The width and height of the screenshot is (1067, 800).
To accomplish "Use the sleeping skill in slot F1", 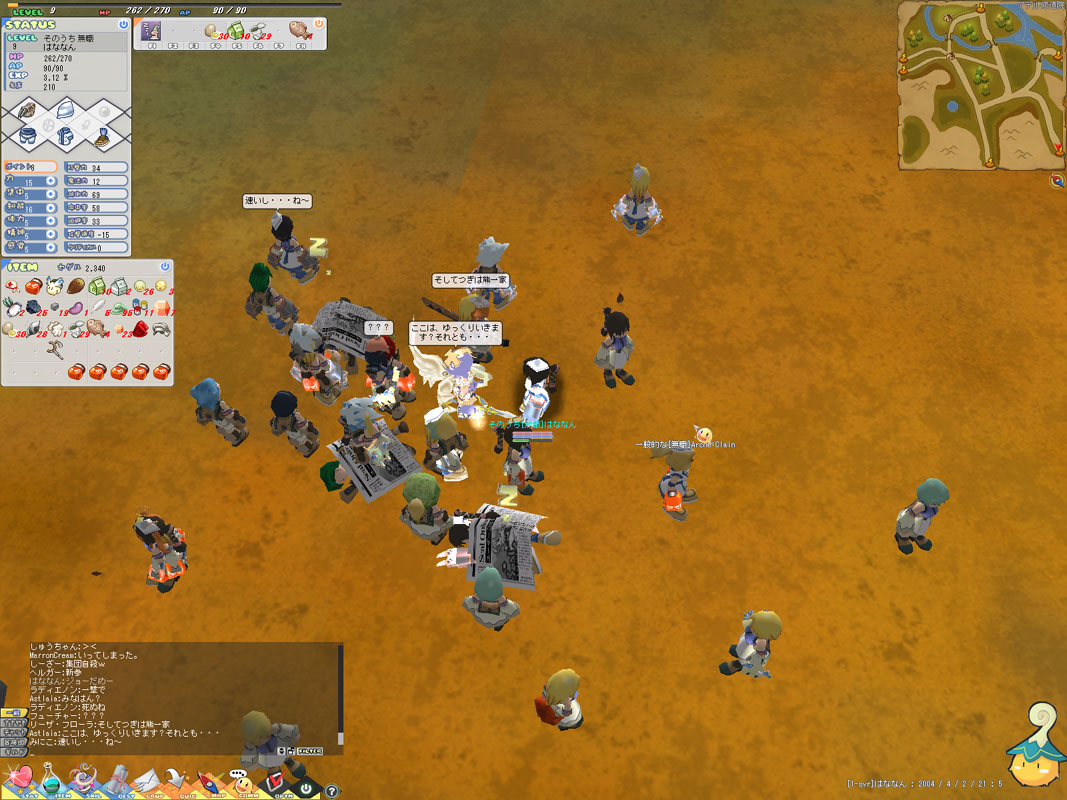I will 152,31.
